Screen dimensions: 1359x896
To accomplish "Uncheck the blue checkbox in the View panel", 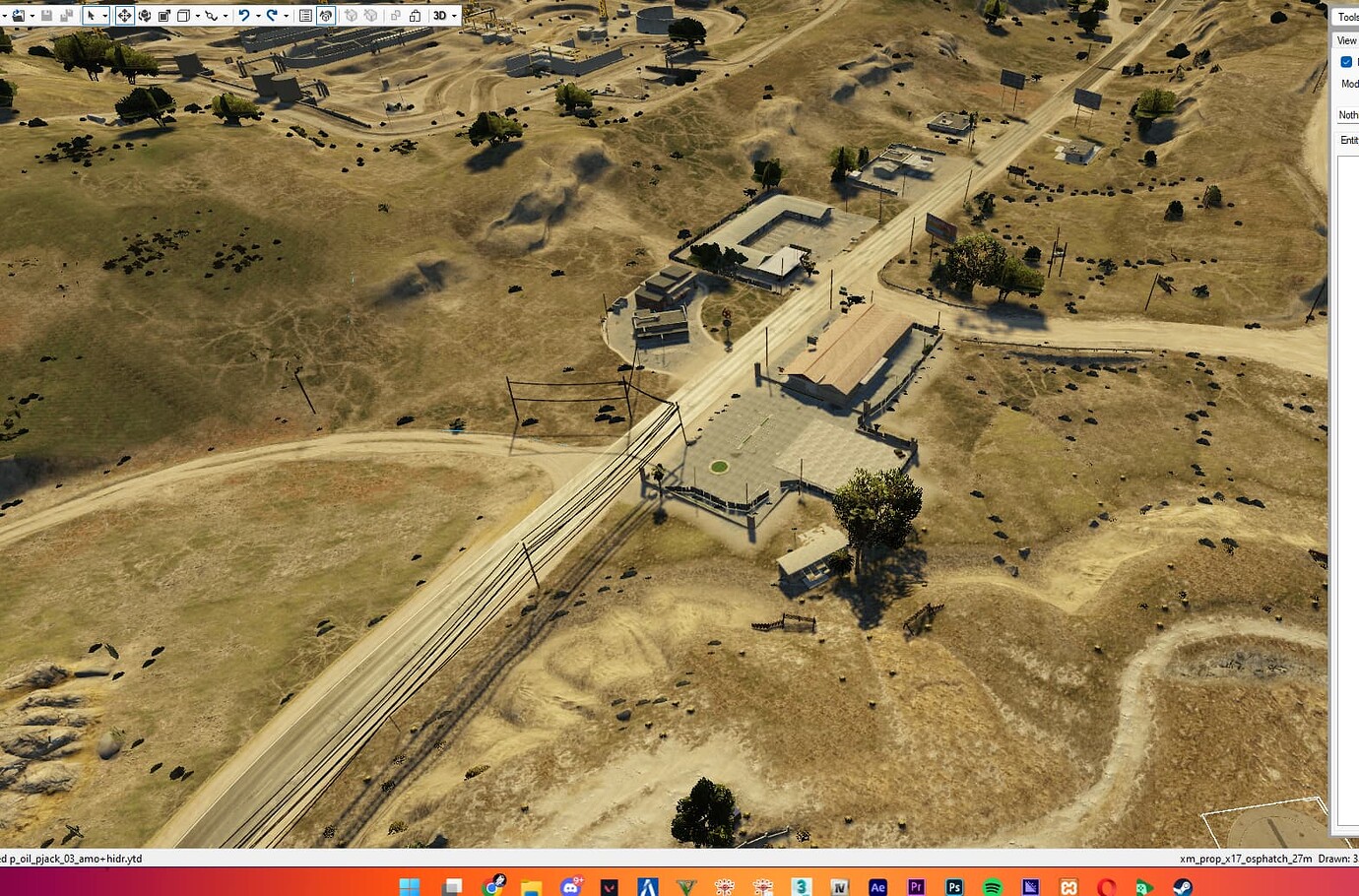I will tap(1346, 61).
